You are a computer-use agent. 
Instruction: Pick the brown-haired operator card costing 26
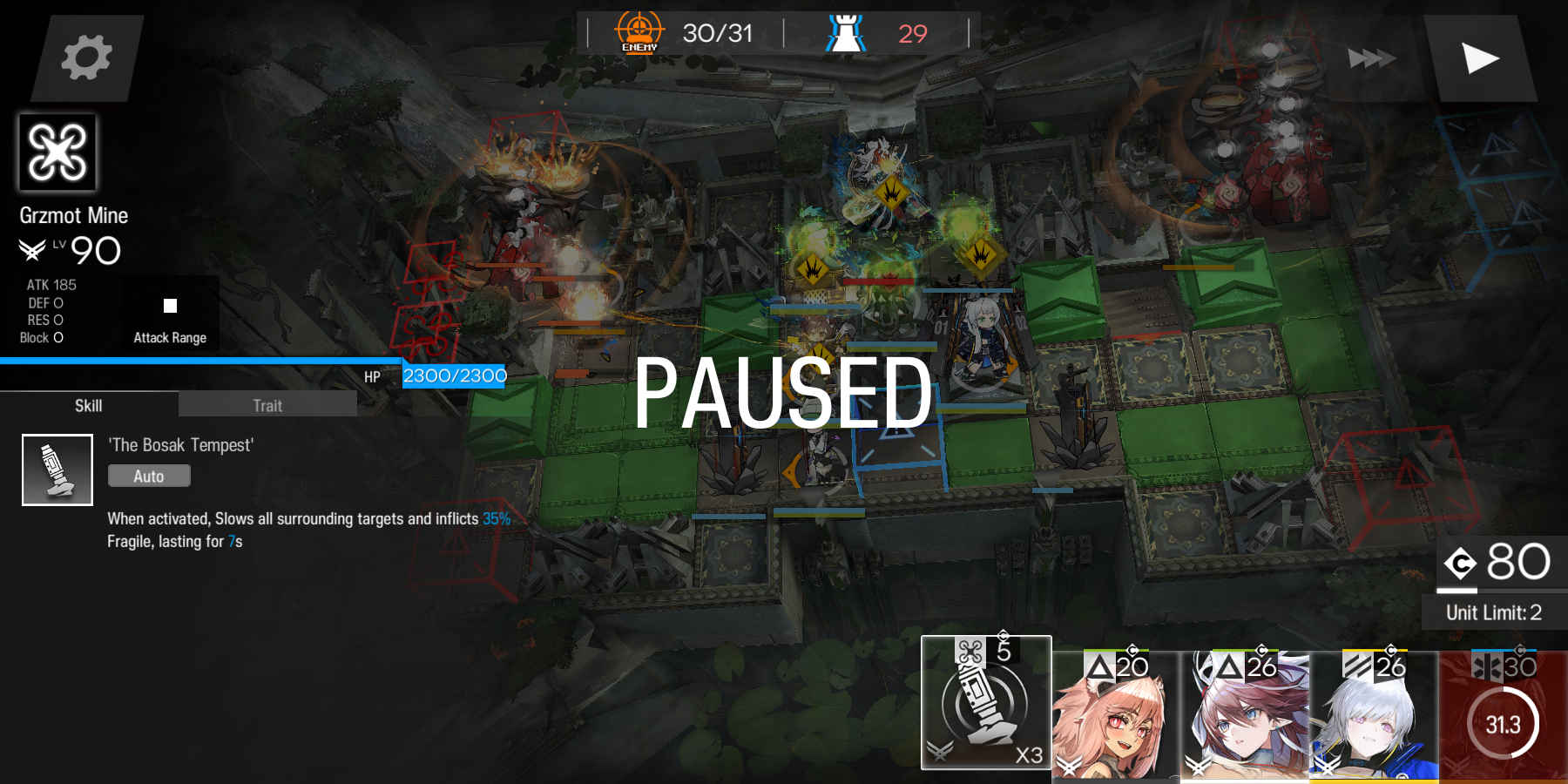pos(1246,716)
